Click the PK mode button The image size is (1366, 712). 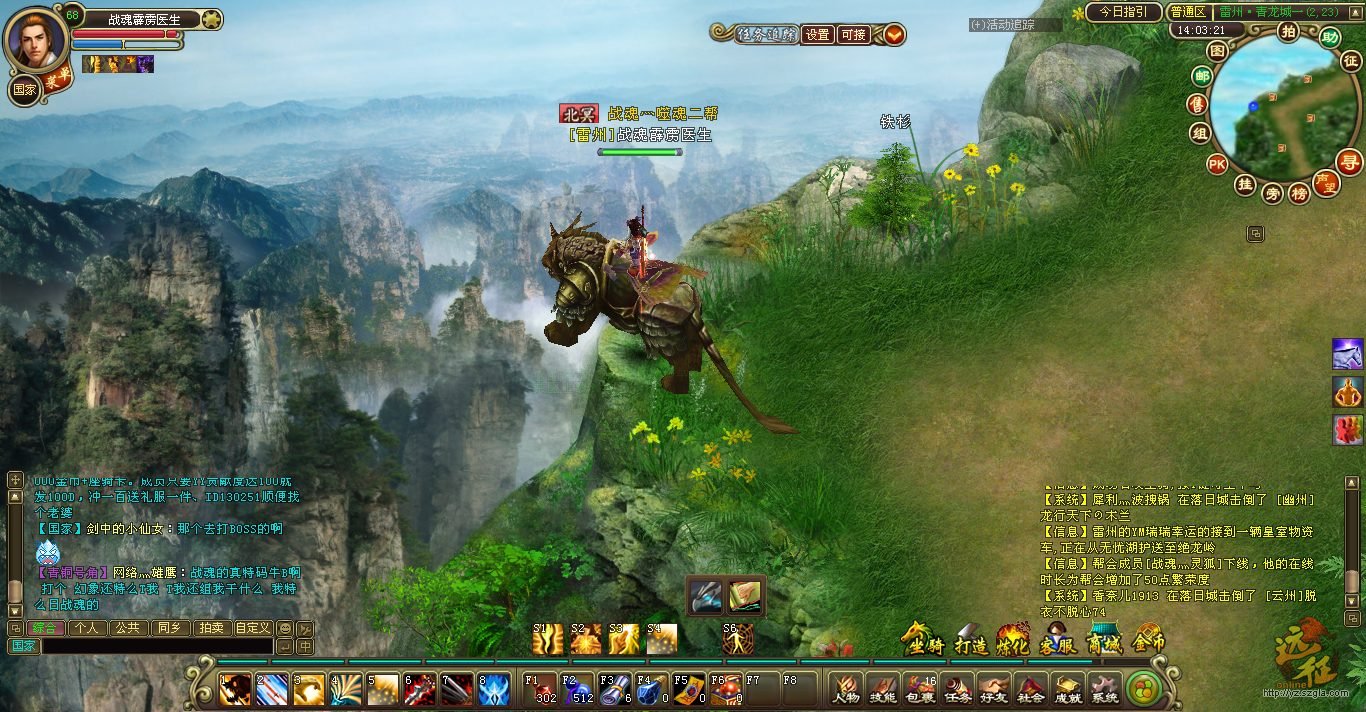tap(1217, 164)
